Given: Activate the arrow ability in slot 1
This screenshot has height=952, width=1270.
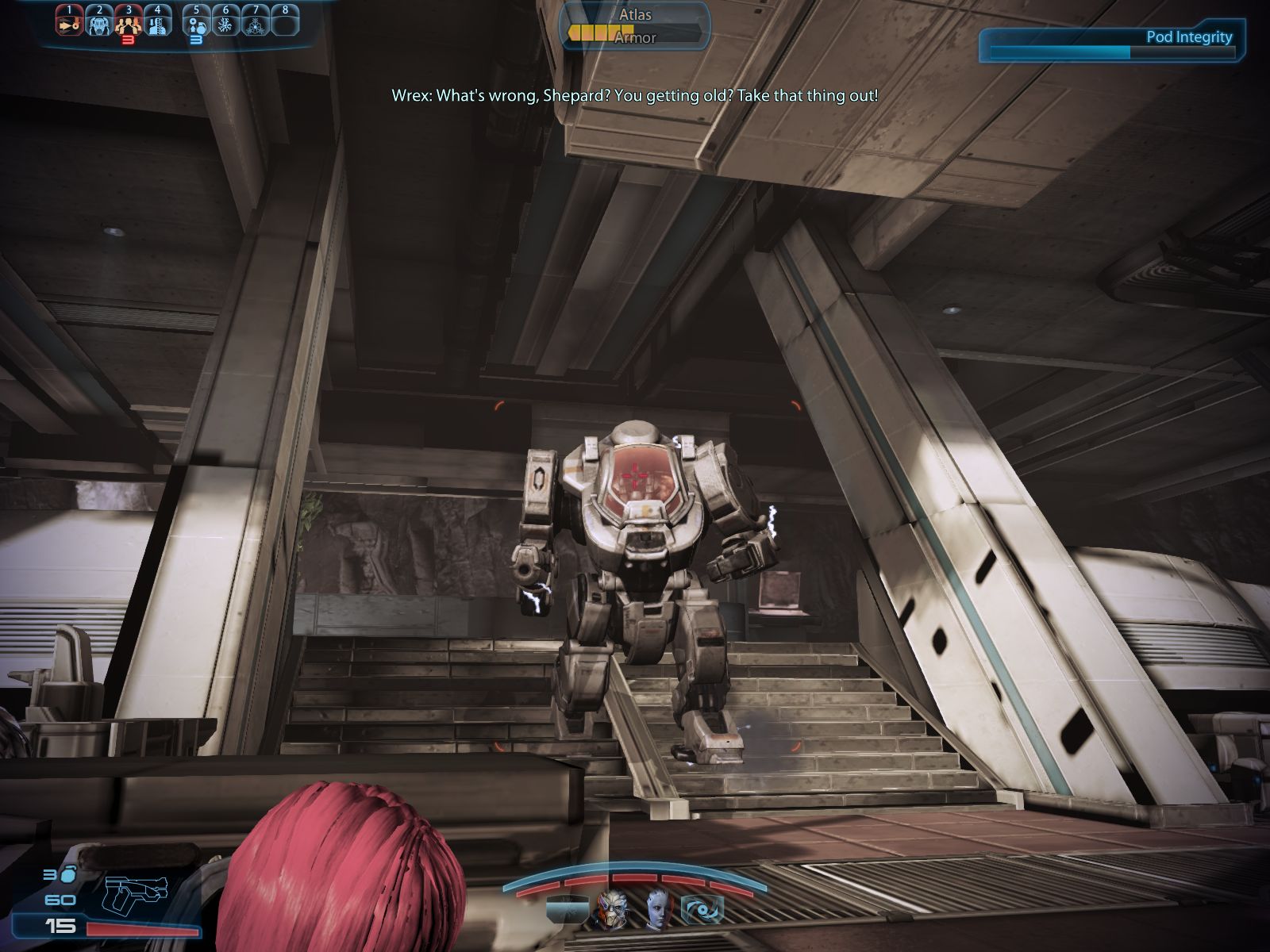Looking at the screenshot, I should (69, 23).
